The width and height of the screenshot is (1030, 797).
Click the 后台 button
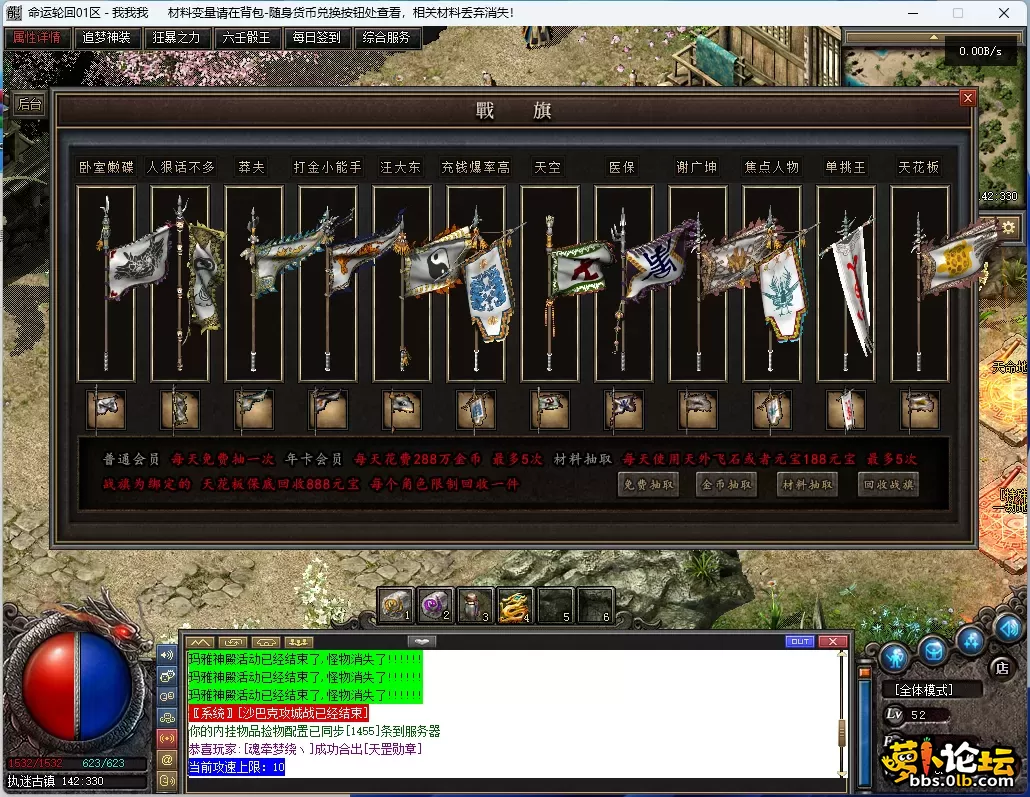pyautogui.click(x=30, y=103)
